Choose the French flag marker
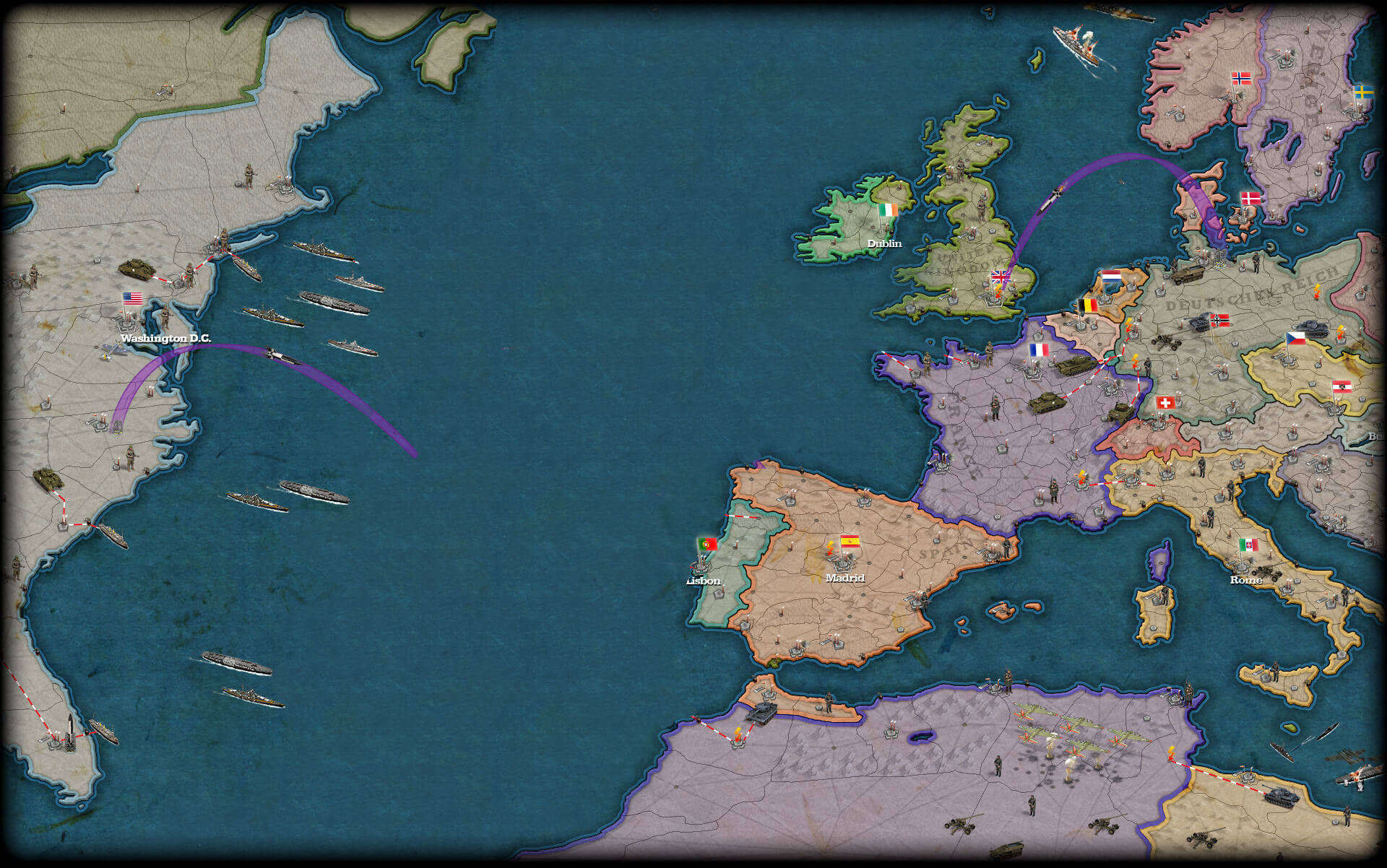The width and height of the screenshot is (1387, 868). coord(1039,350)
